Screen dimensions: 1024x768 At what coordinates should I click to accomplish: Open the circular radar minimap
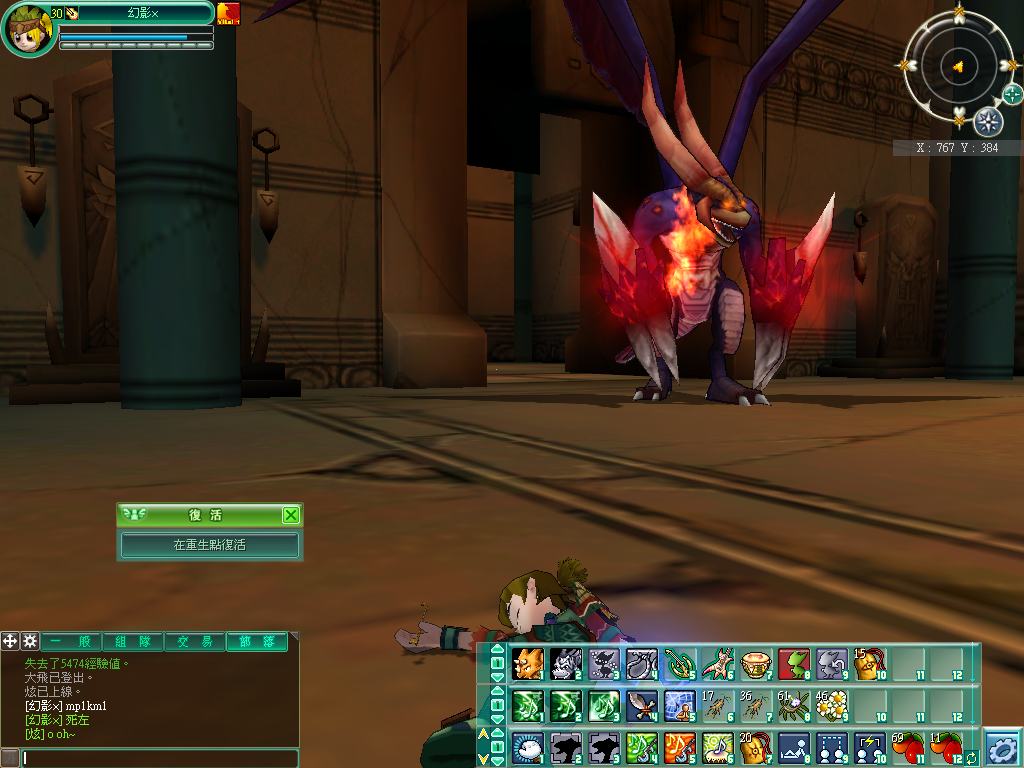pyautogui.click(x=958, y=66)
